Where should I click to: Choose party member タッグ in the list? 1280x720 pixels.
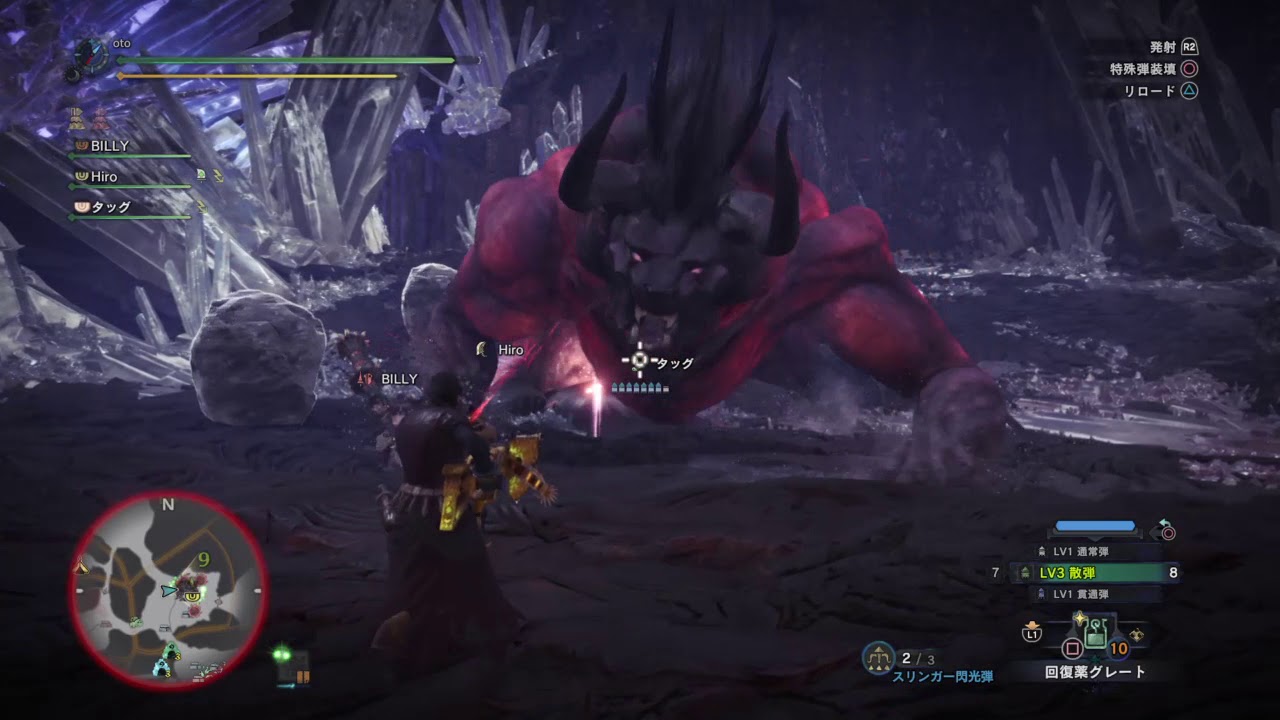click(110, 208)
